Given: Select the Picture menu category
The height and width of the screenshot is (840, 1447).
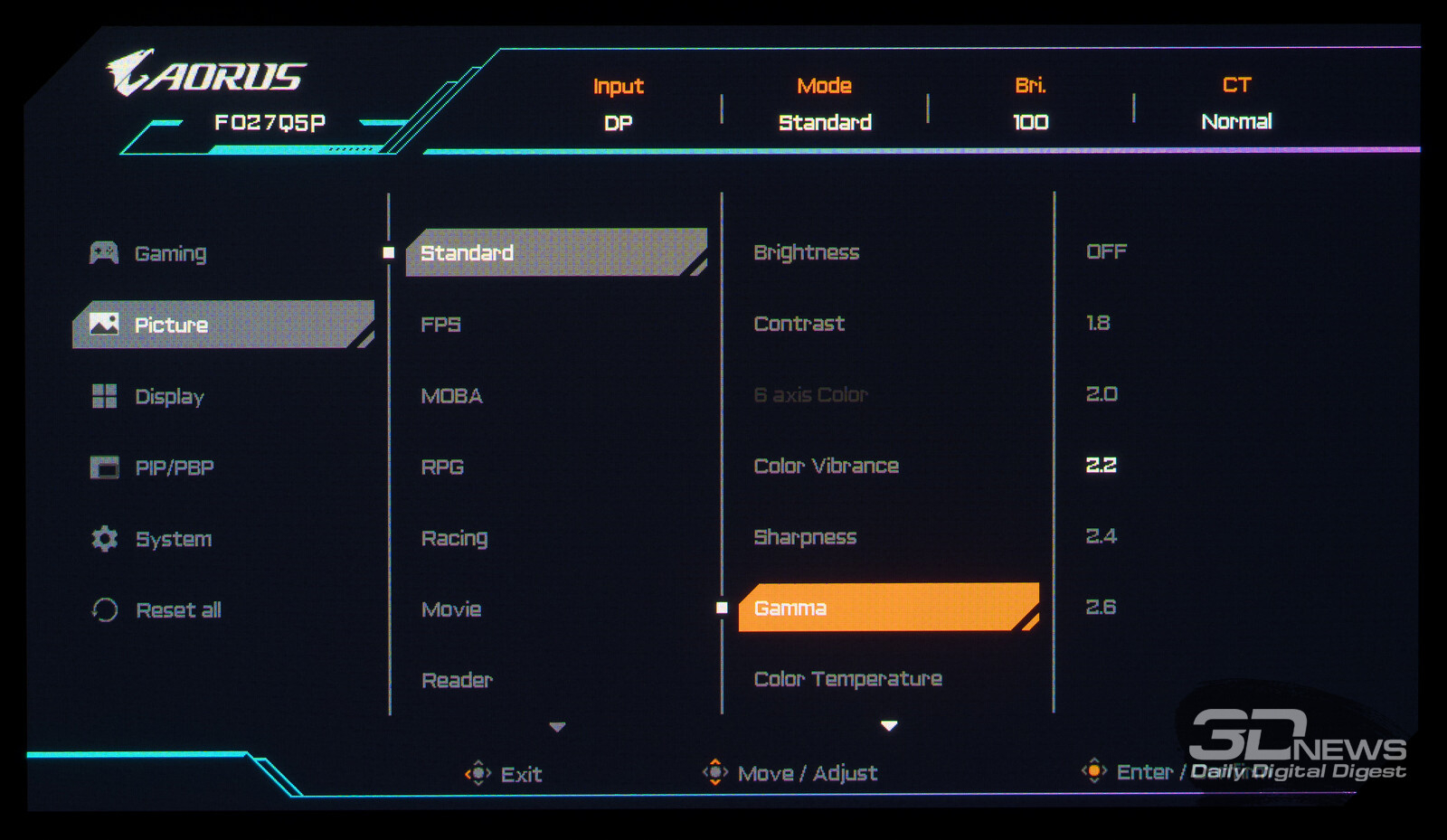Looking at the screenshot, I should point(171,325).
